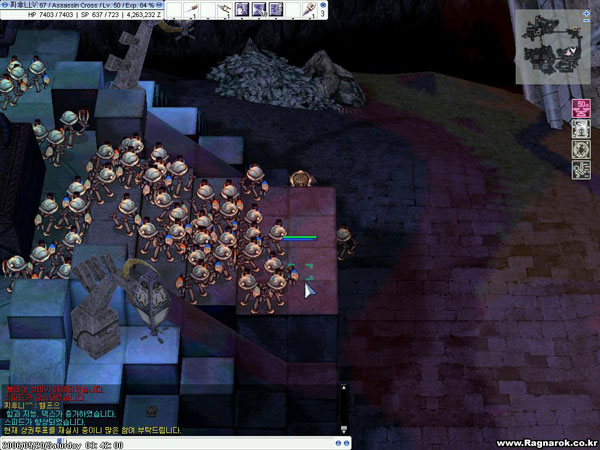Activate the dagger icon at the hotbar's right end
This screenshot has width=600, height=450.
point(312,9)
